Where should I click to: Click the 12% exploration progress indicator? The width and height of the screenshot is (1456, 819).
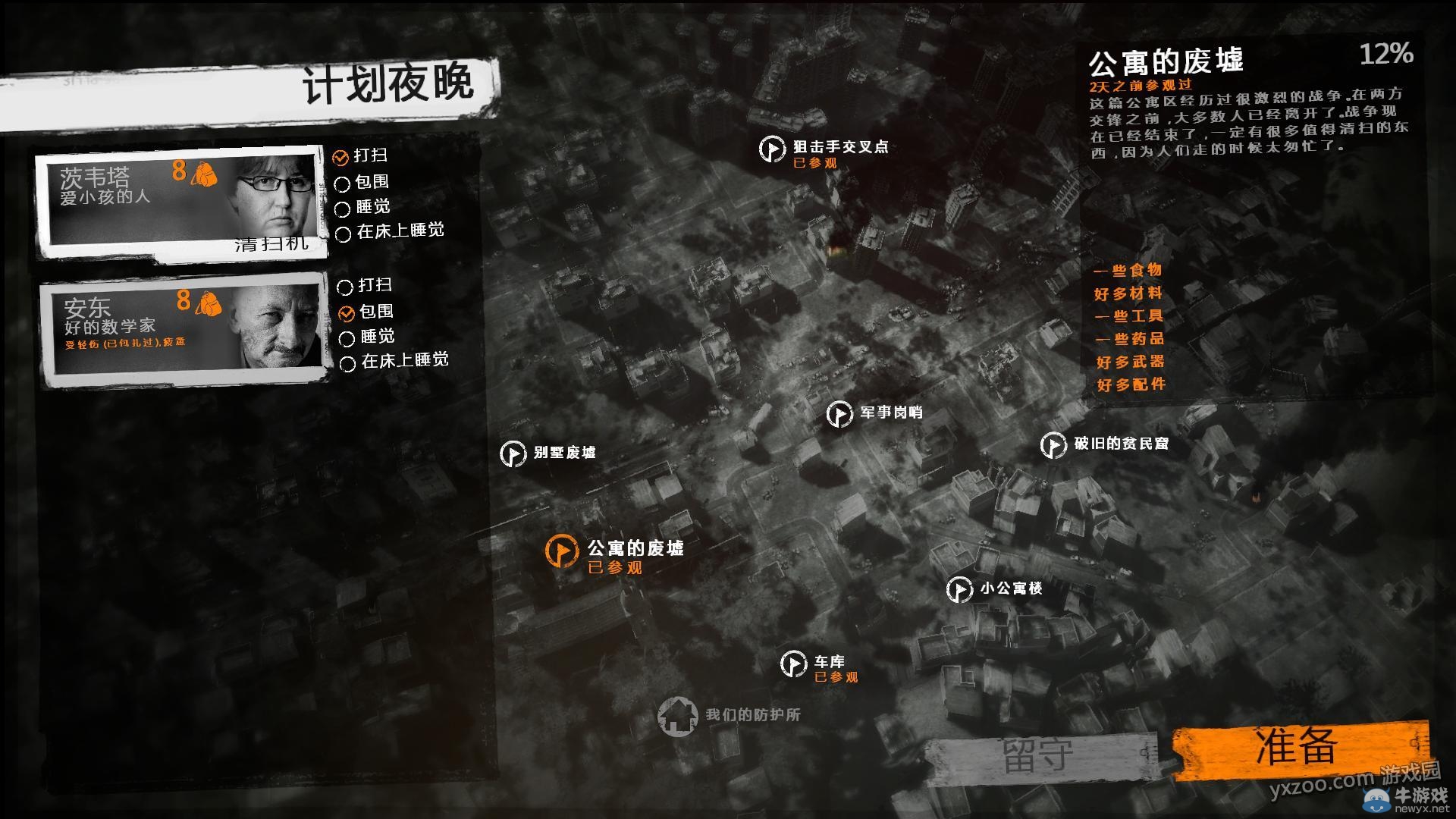coord(1386,54)
